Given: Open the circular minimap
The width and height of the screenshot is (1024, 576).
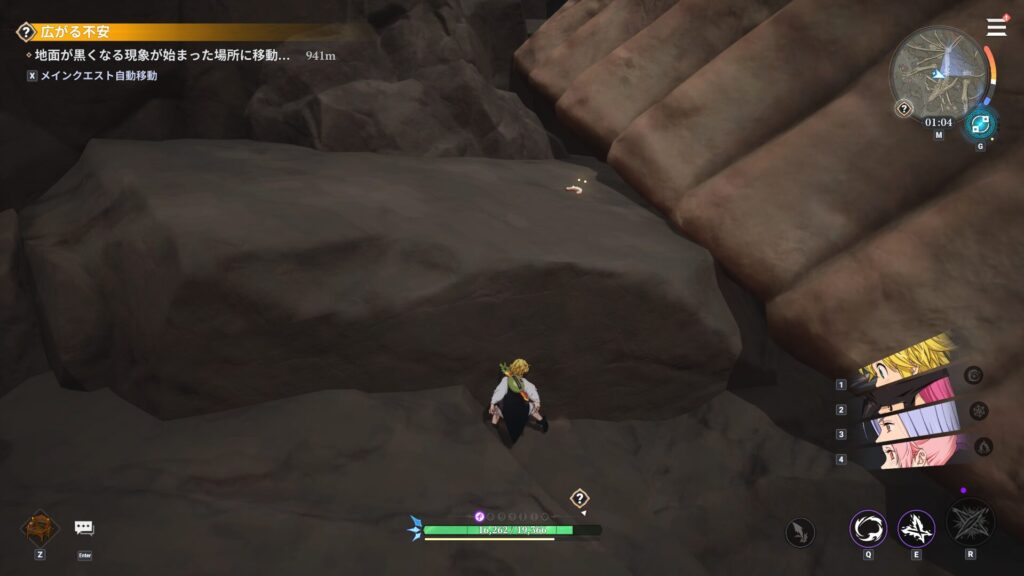Looking at the screenshot, I should [937, 72].
